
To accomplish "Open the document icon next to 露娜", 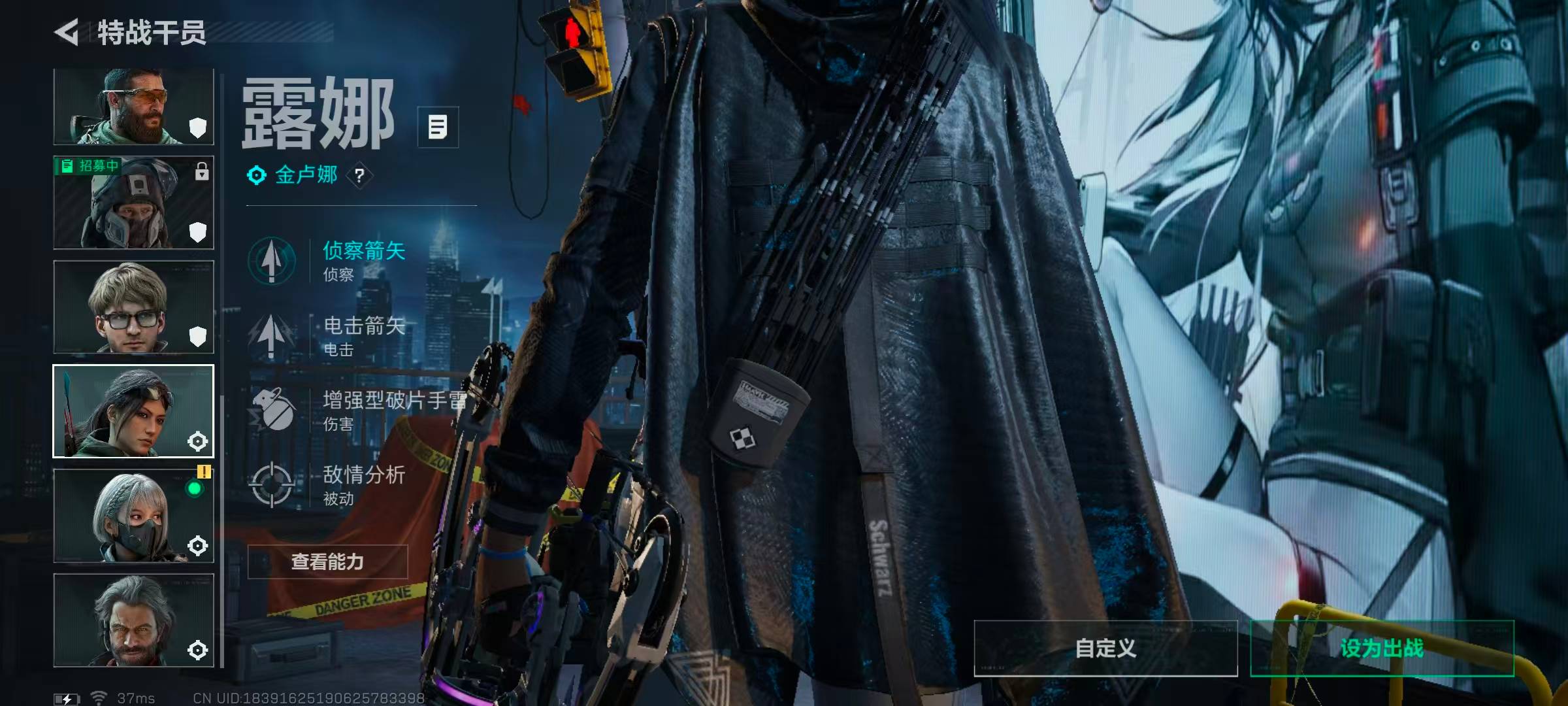I will click(x=438, y=127).
